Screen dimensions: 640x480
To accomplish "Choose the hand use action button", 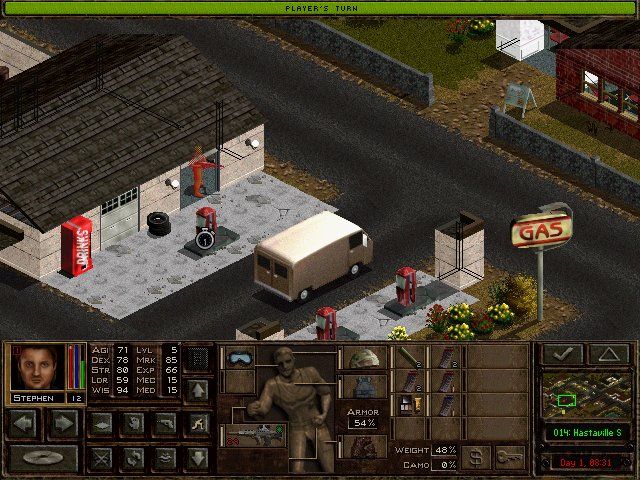I will coord(133,423).
